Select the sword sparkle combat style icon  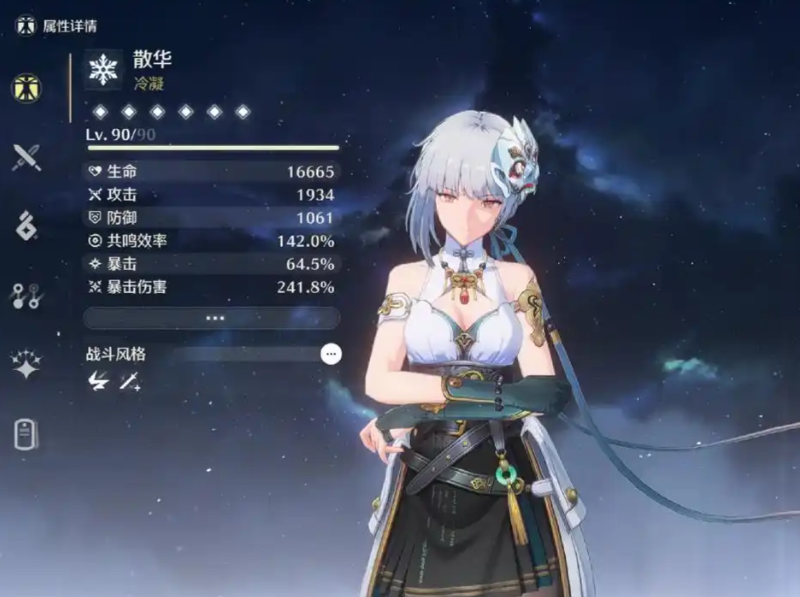(129, 381)
